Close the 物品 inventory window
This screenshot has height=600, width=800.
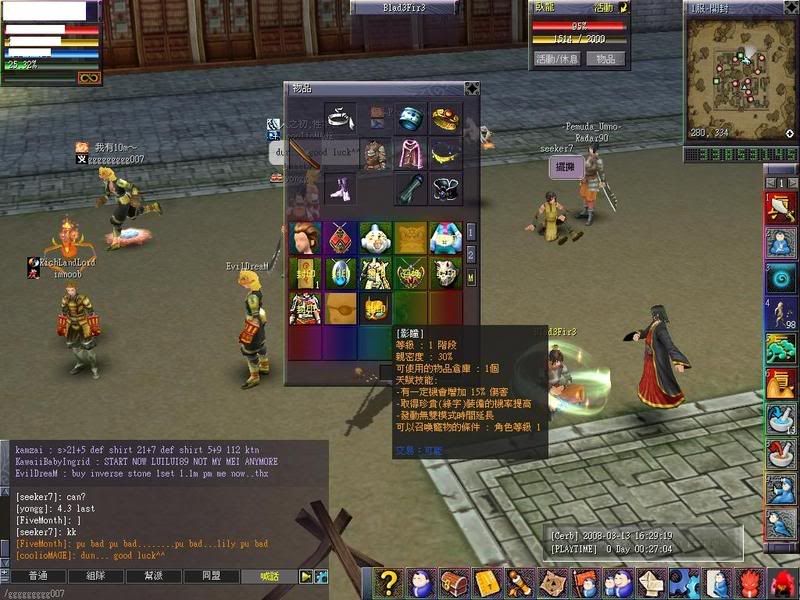[x=471, y=88]
